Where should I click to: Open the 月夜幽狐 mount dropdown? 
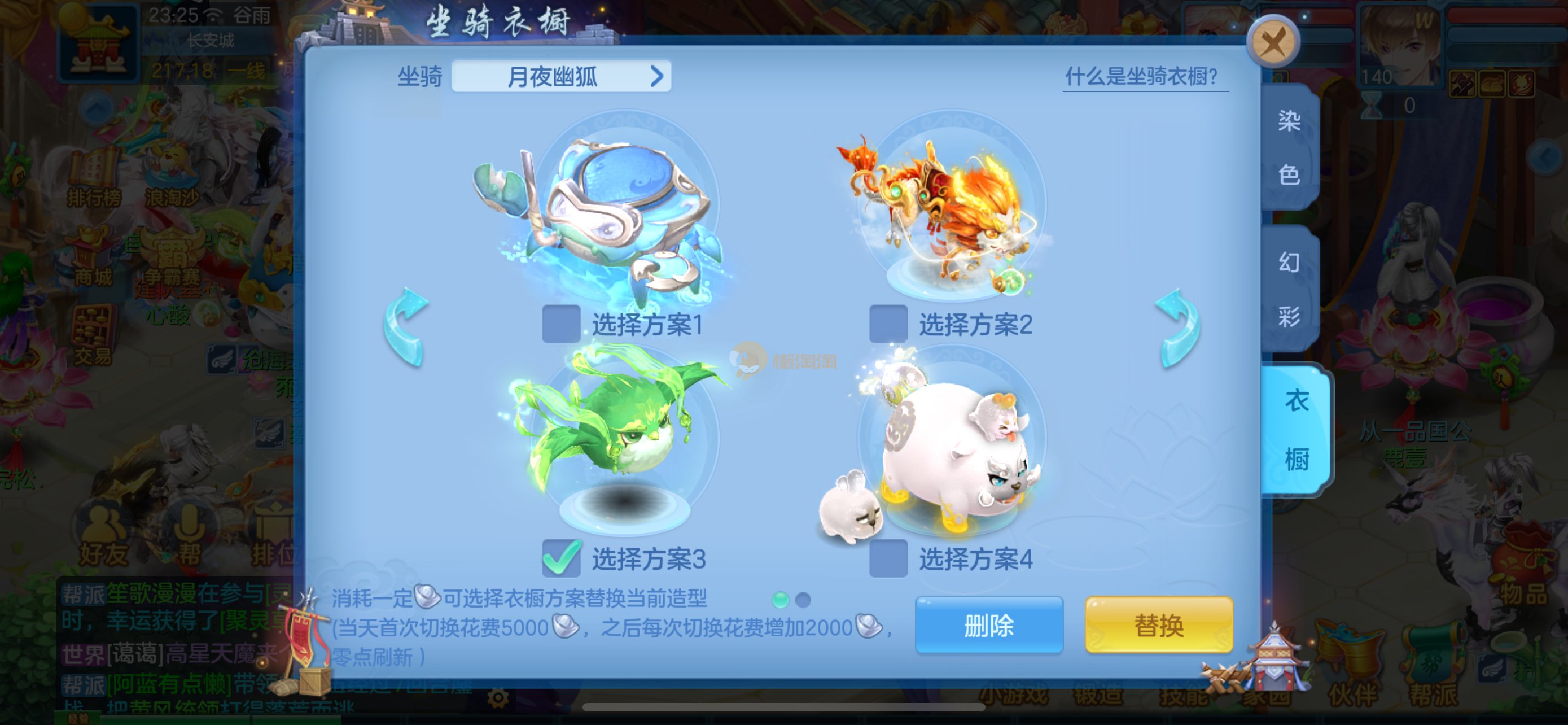click(560, 77)
